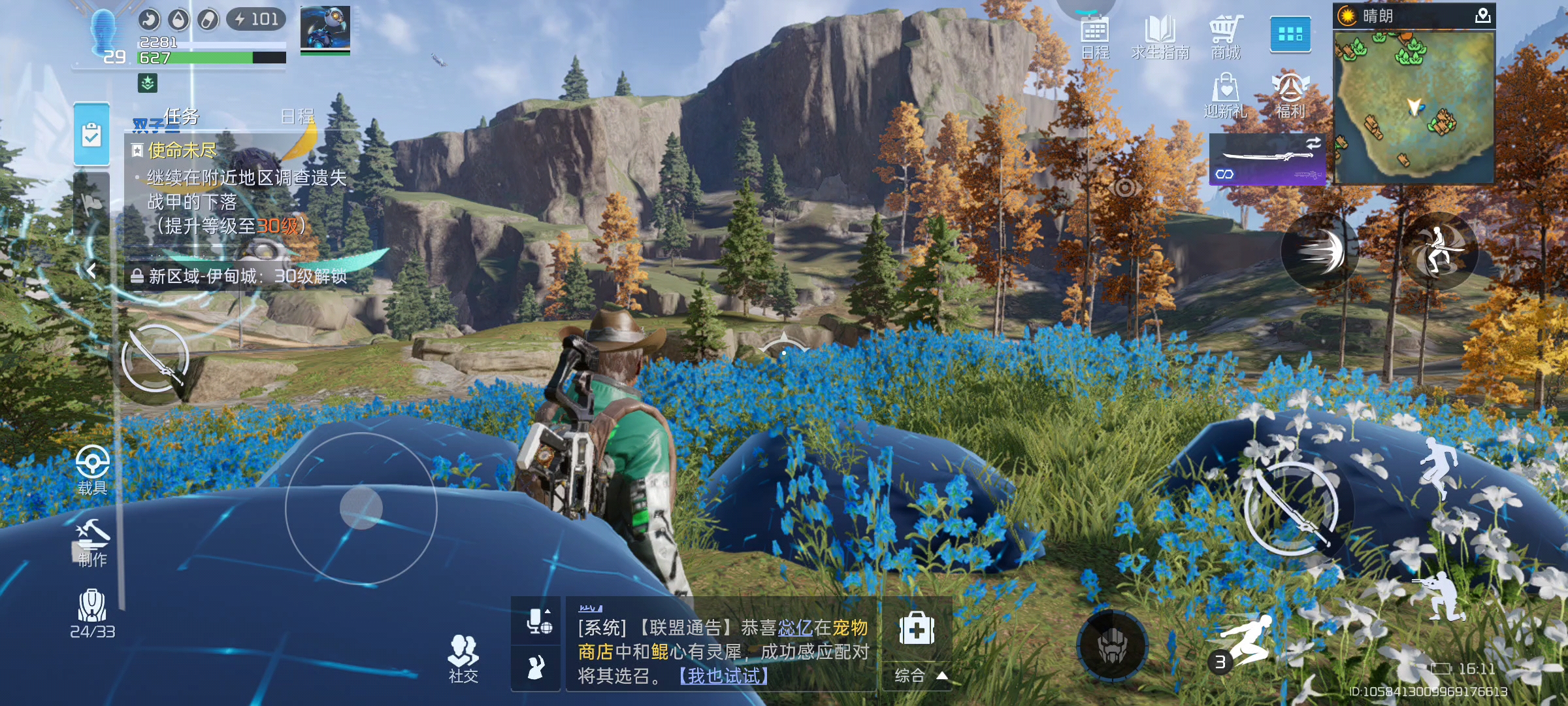Open the 社交 social menu

463,659
